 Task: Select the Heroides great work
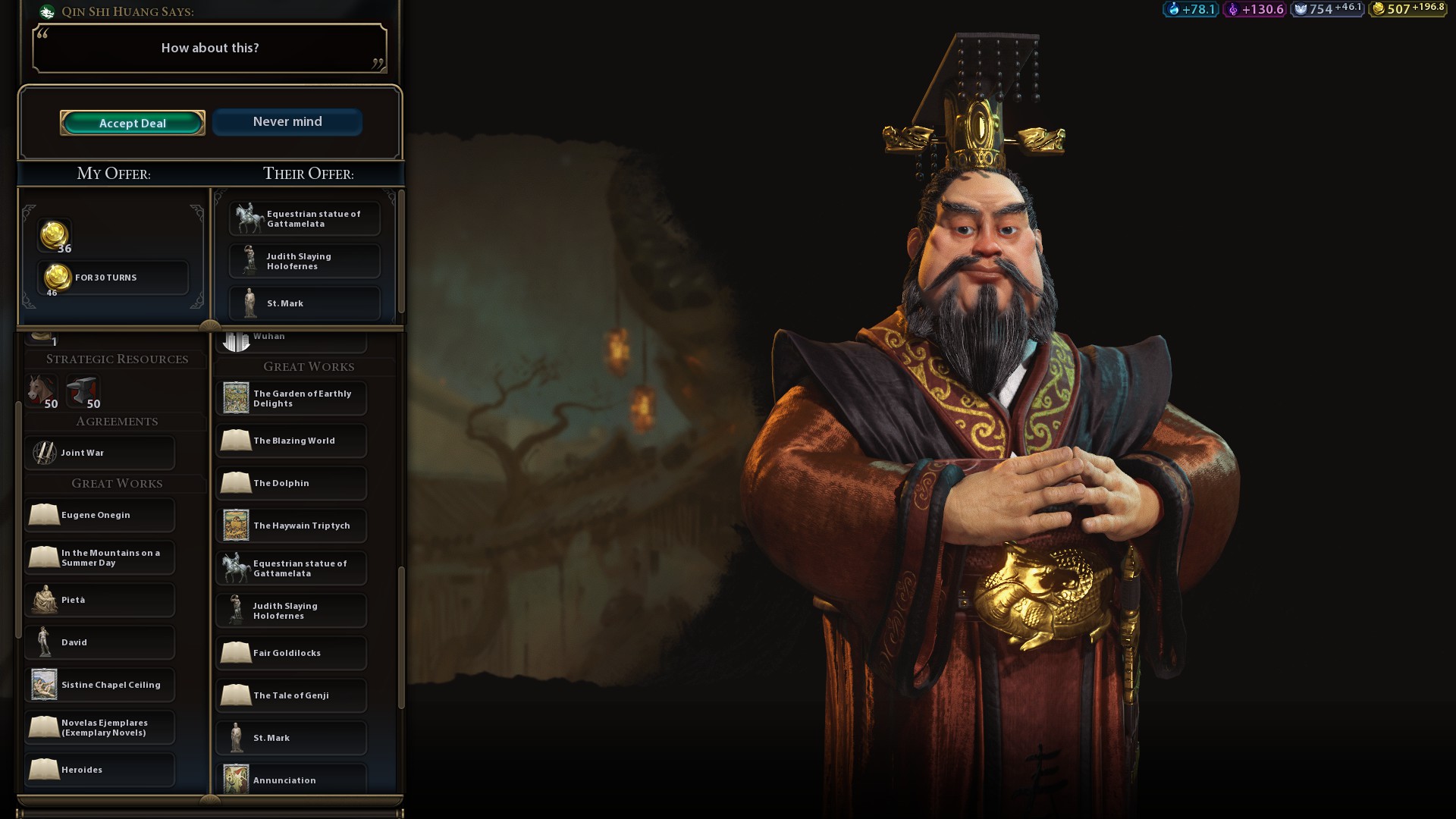pos(100,770)
